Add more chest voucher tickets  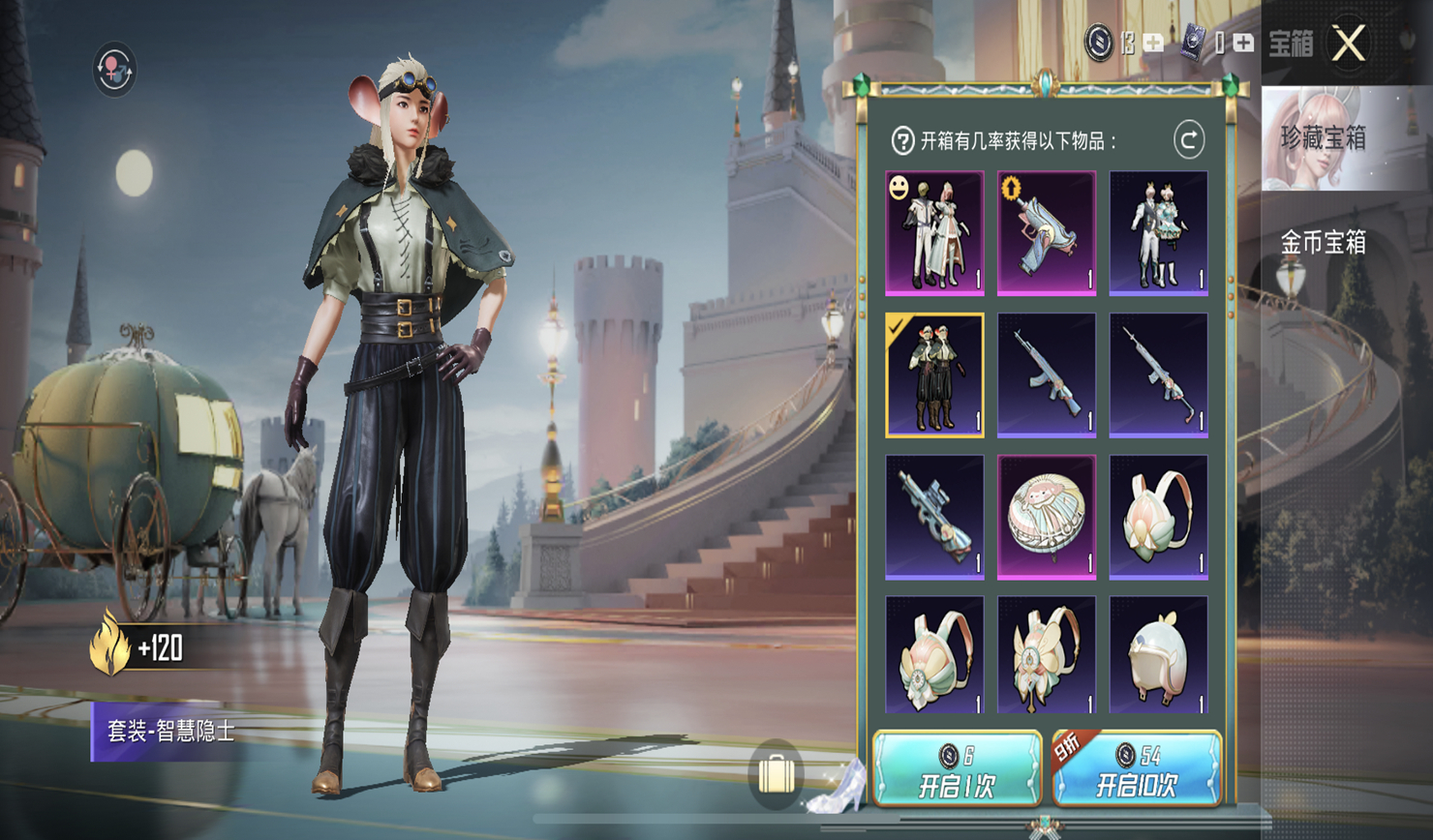[x=1243, y=44]
